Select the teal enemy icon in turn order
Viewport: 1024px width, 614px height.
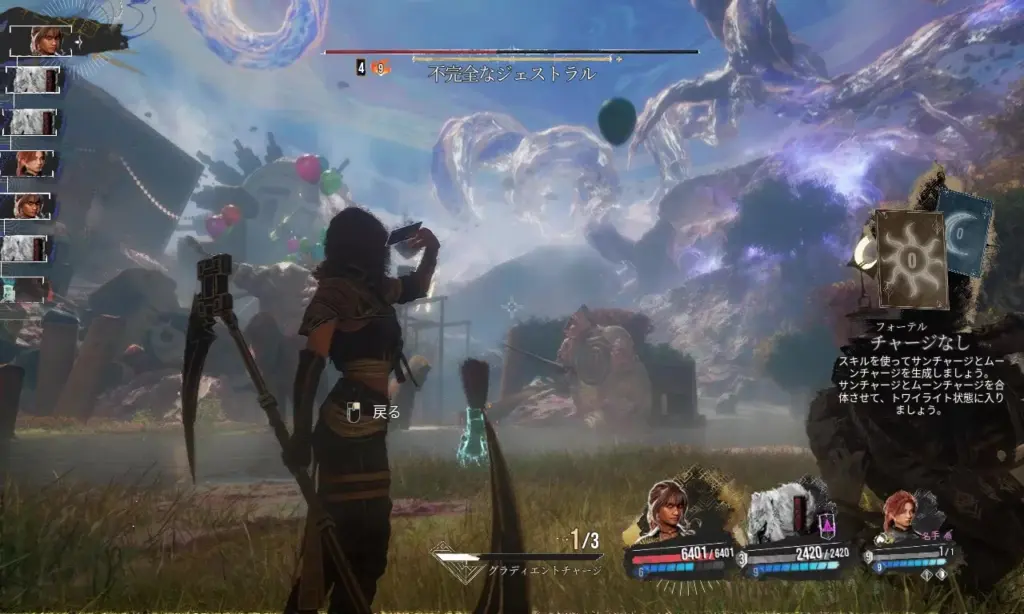coord(10,289)
